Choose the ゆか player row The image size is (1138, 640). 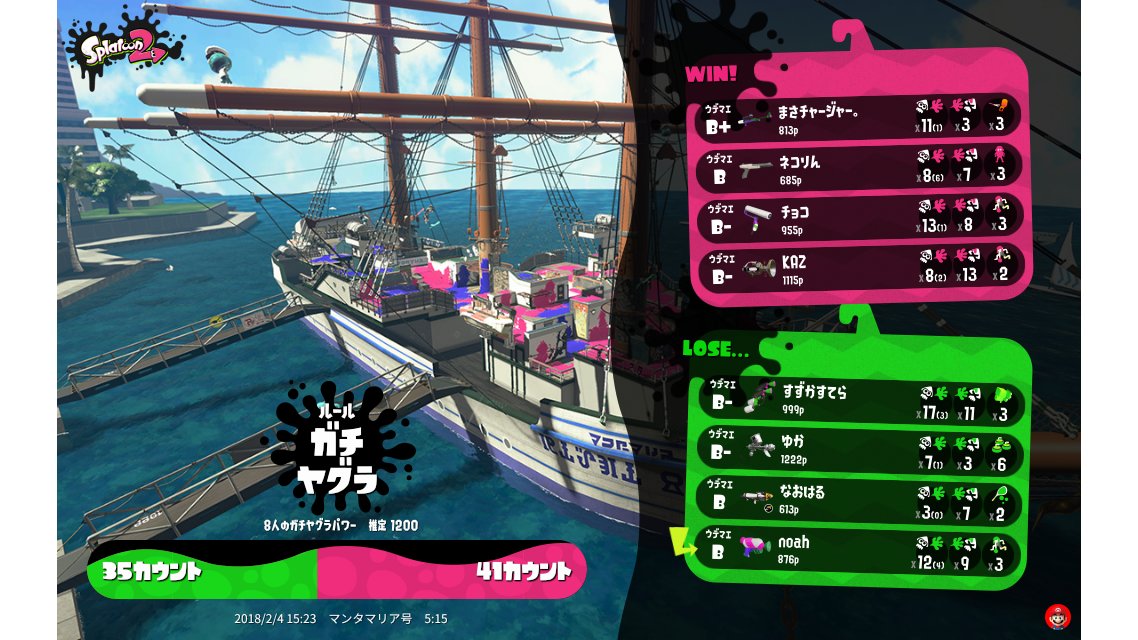(x=858, y=448)
